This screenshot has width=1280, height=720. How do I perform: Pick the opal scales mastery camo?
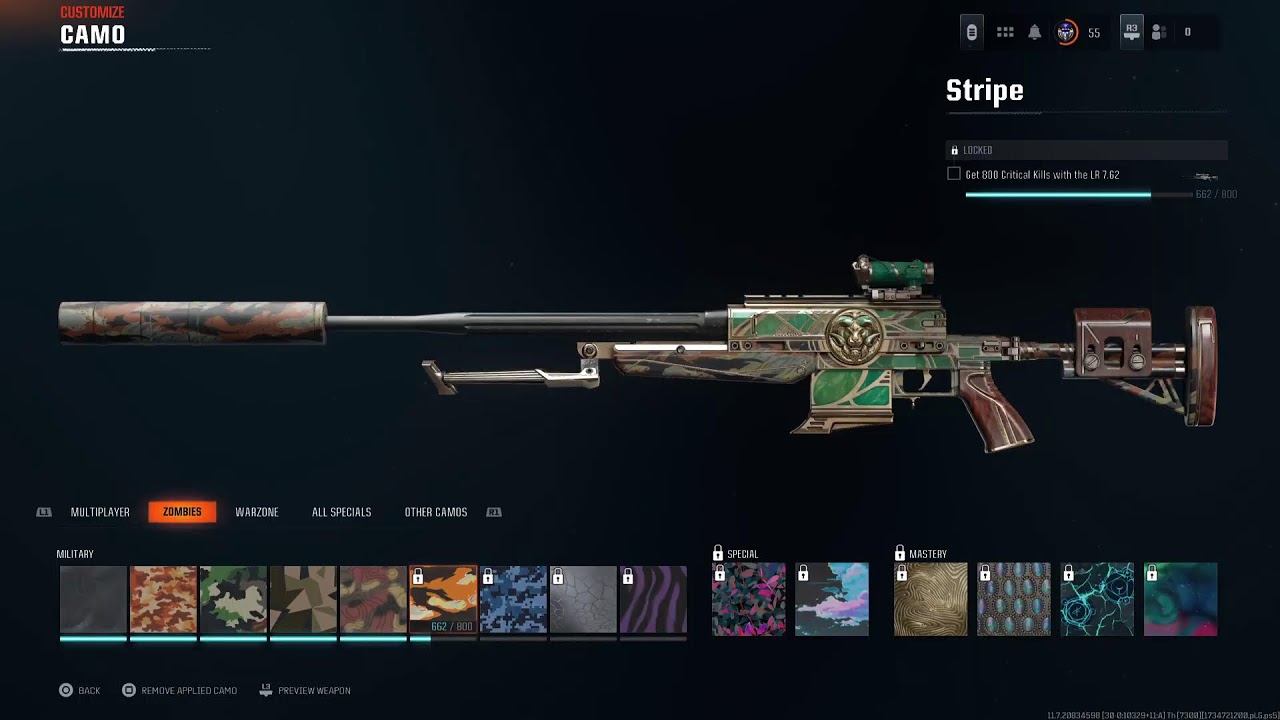(1014, 600)
